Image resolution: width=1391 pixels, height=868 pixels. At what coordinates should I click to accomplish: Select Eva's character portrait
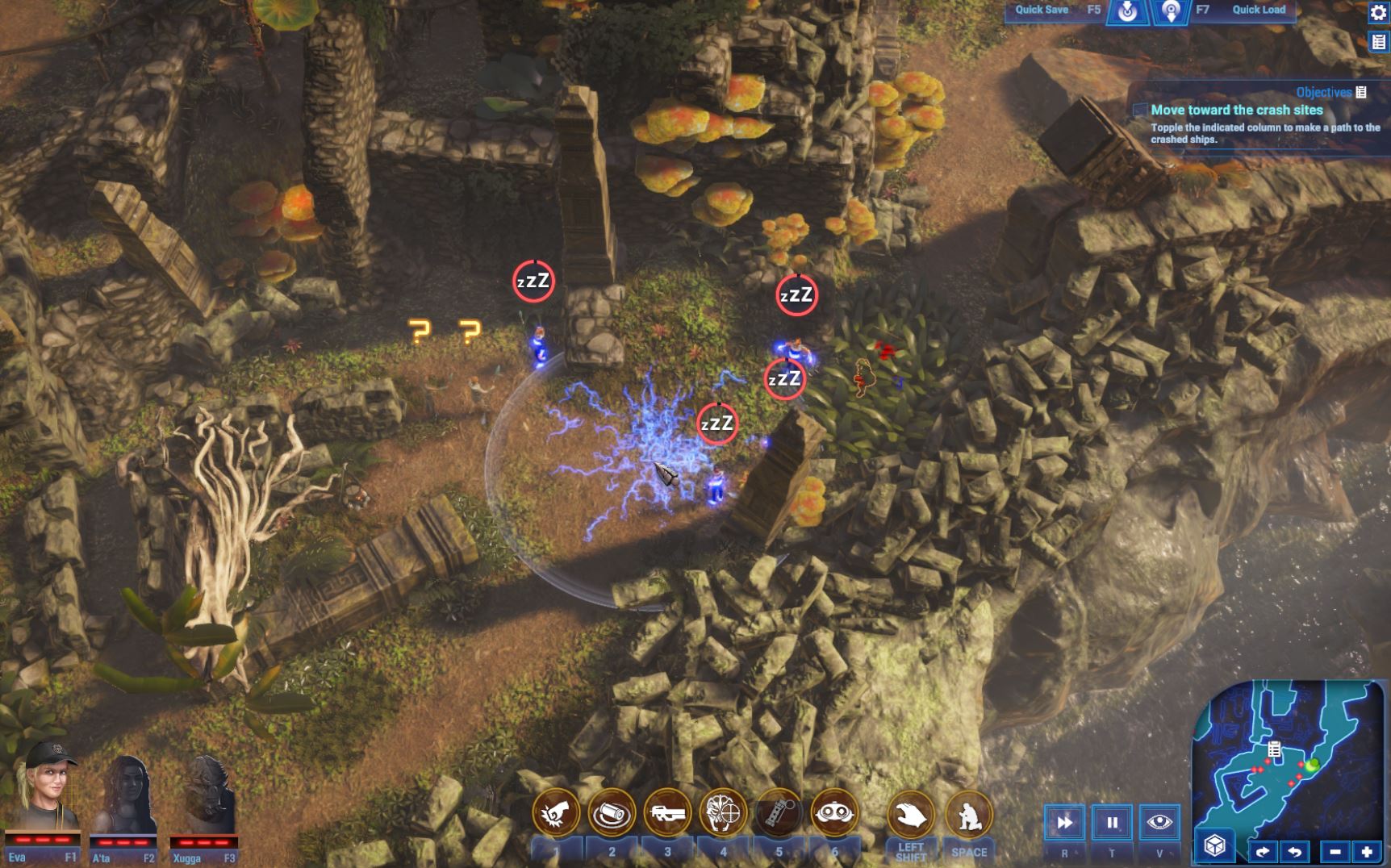45,792
